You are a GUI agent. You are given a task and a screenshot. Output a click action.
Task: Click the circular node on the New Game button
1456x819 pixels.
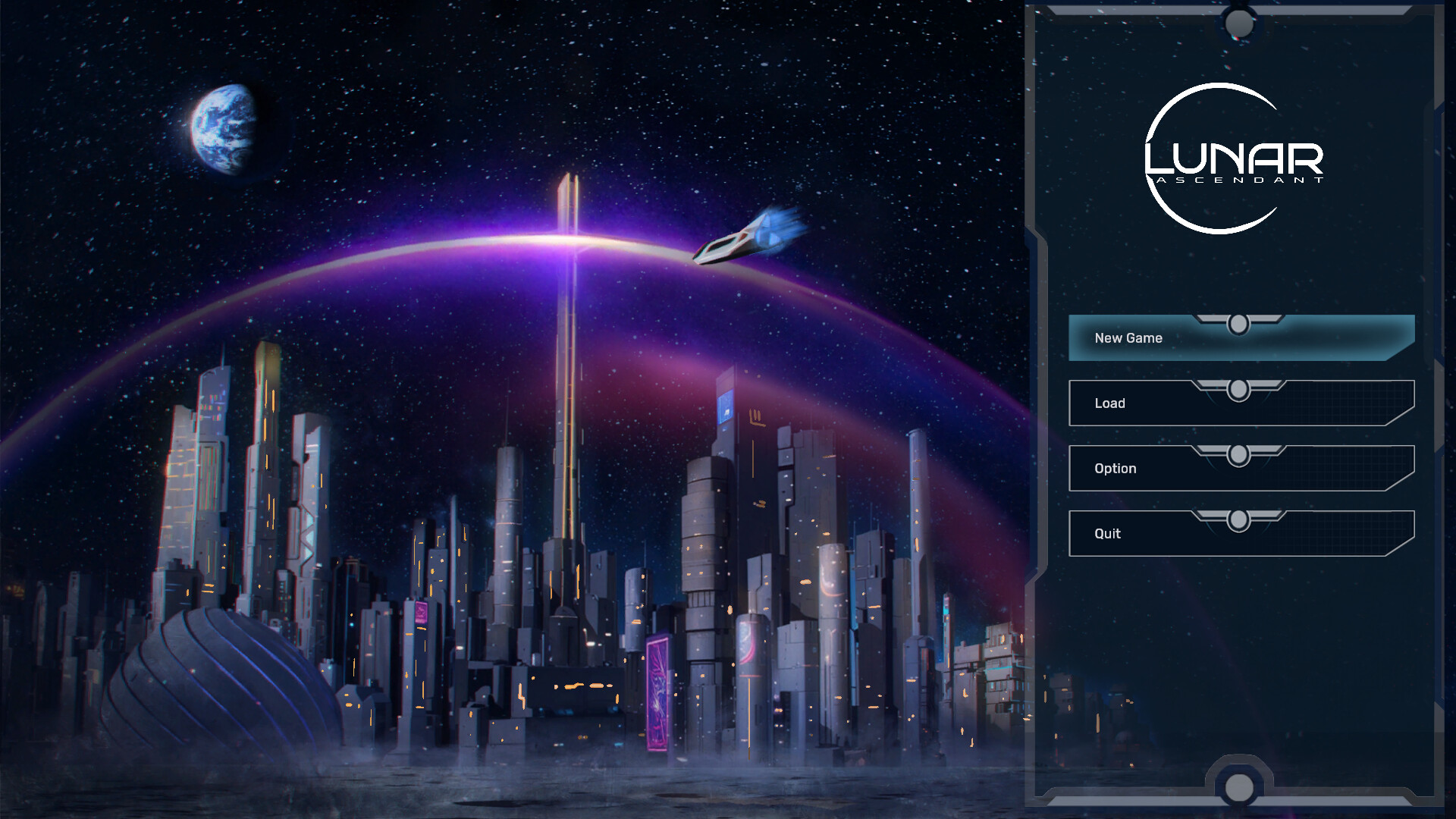[1239, 323]
